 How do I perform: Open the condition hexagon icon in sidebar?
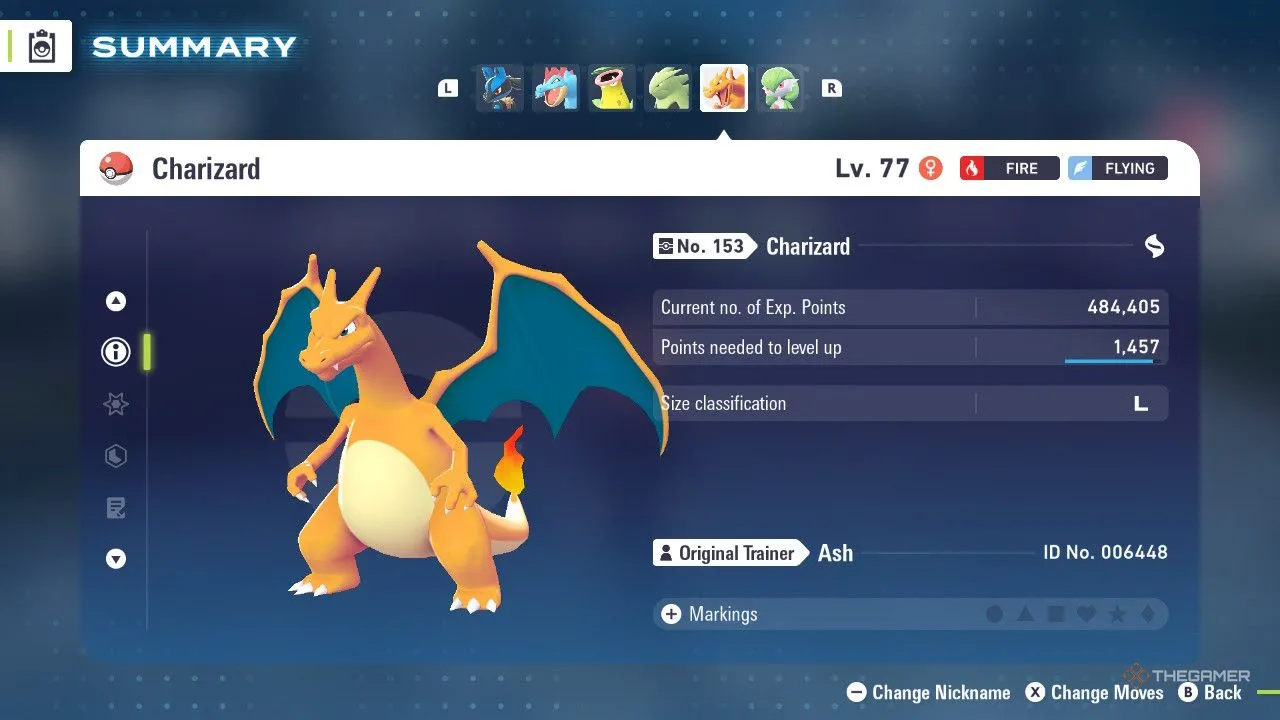(115, 456)
